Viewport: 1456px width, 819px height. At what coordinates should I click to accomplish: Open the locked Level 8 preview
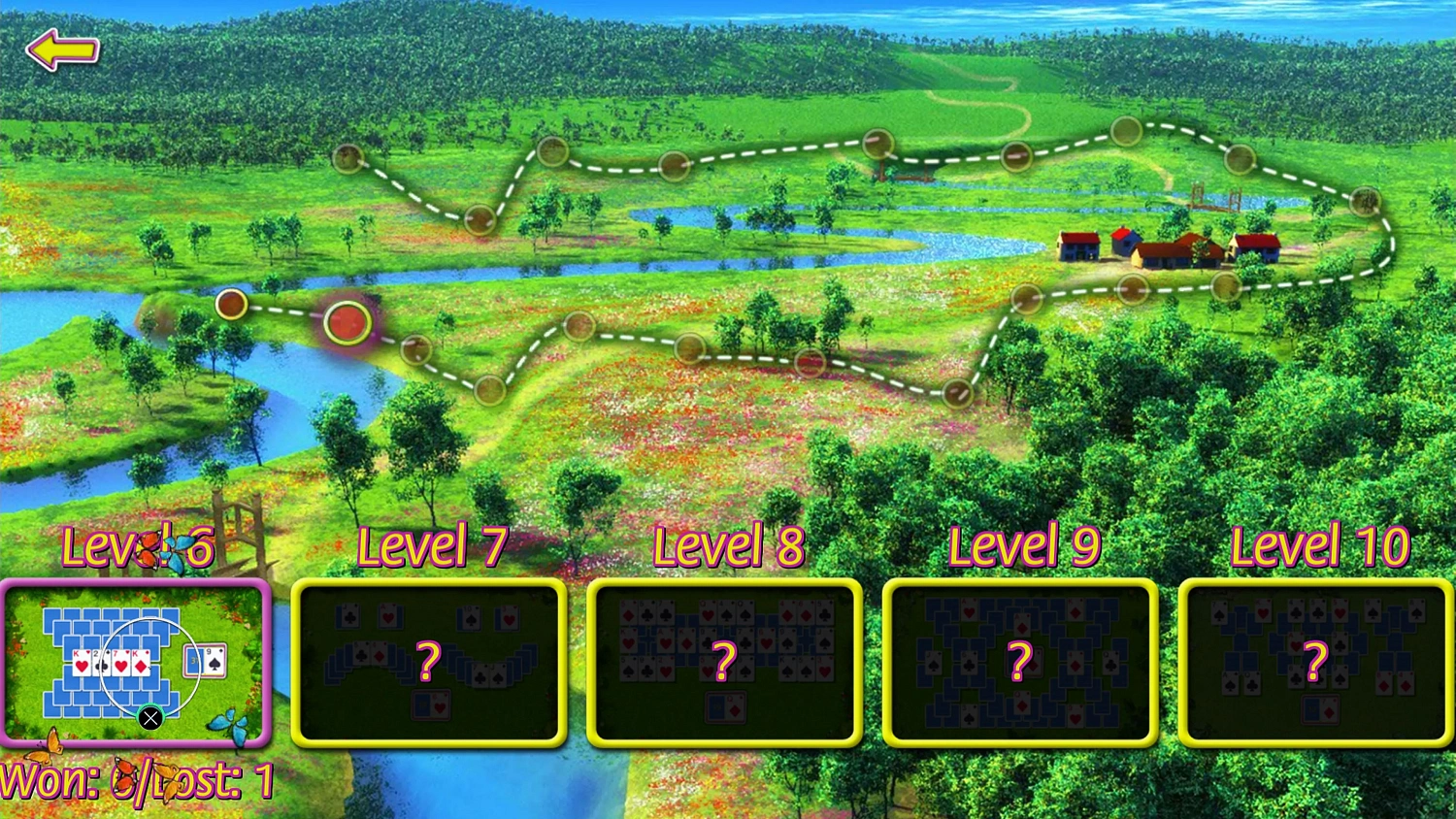tap(725, 663)
